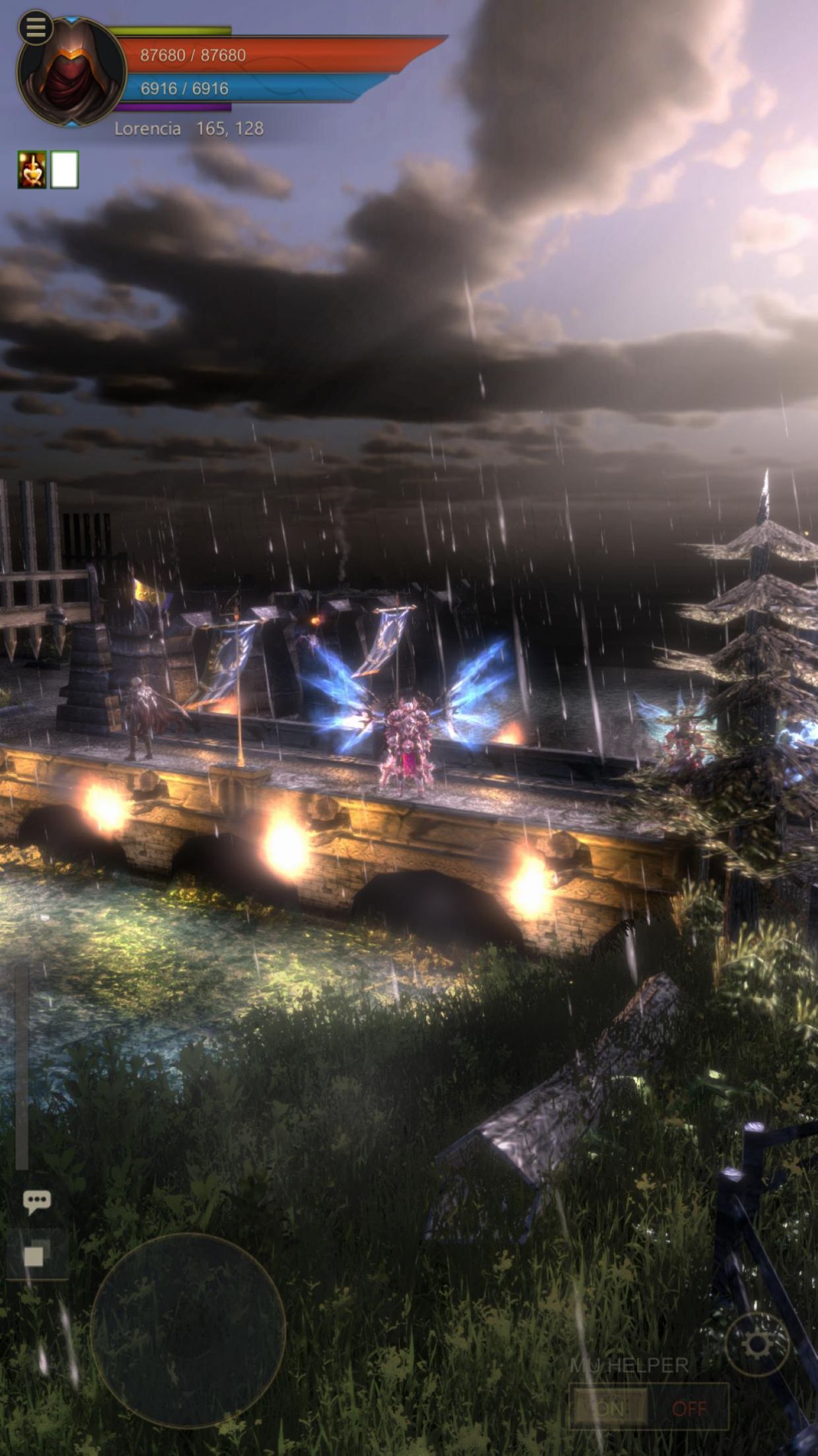The width and height of the screenshot is (818, 1456).
Task: Open the hamburger main menu
Action: click(x=36, y=28)
